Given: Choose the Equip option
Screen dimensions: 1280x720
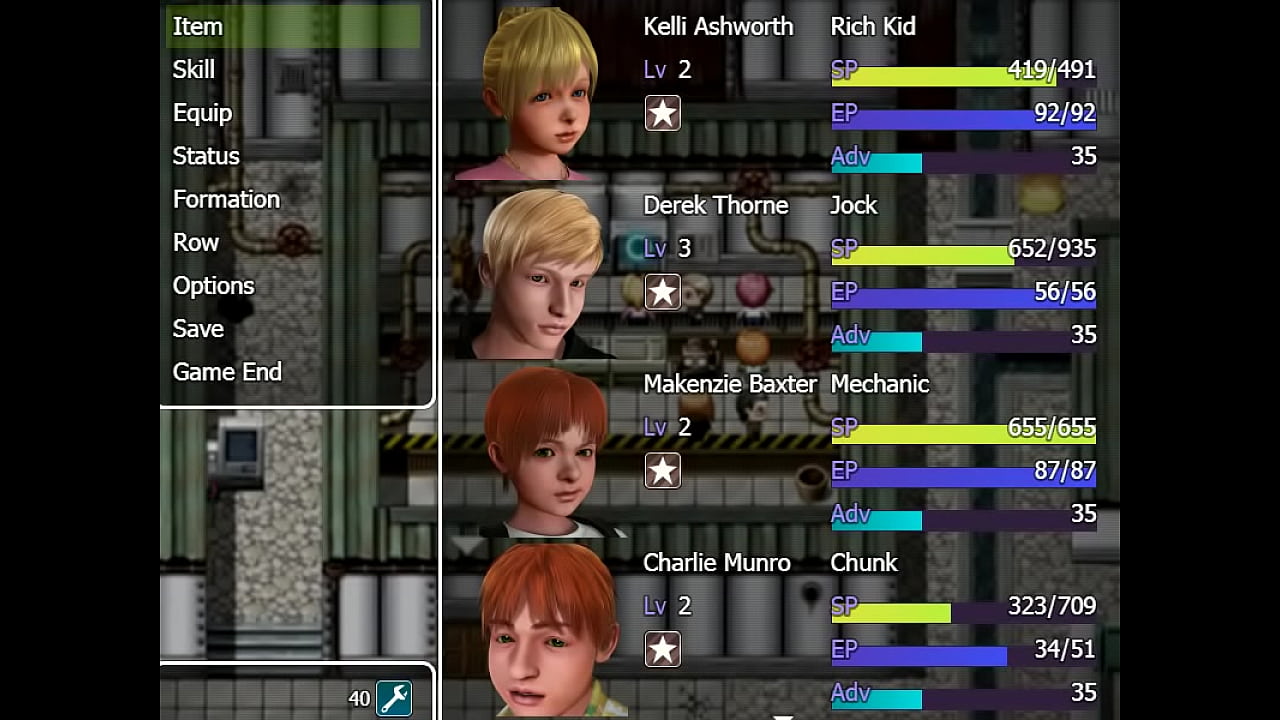Looking at the screenshot, I should click(x=202, y=113).
